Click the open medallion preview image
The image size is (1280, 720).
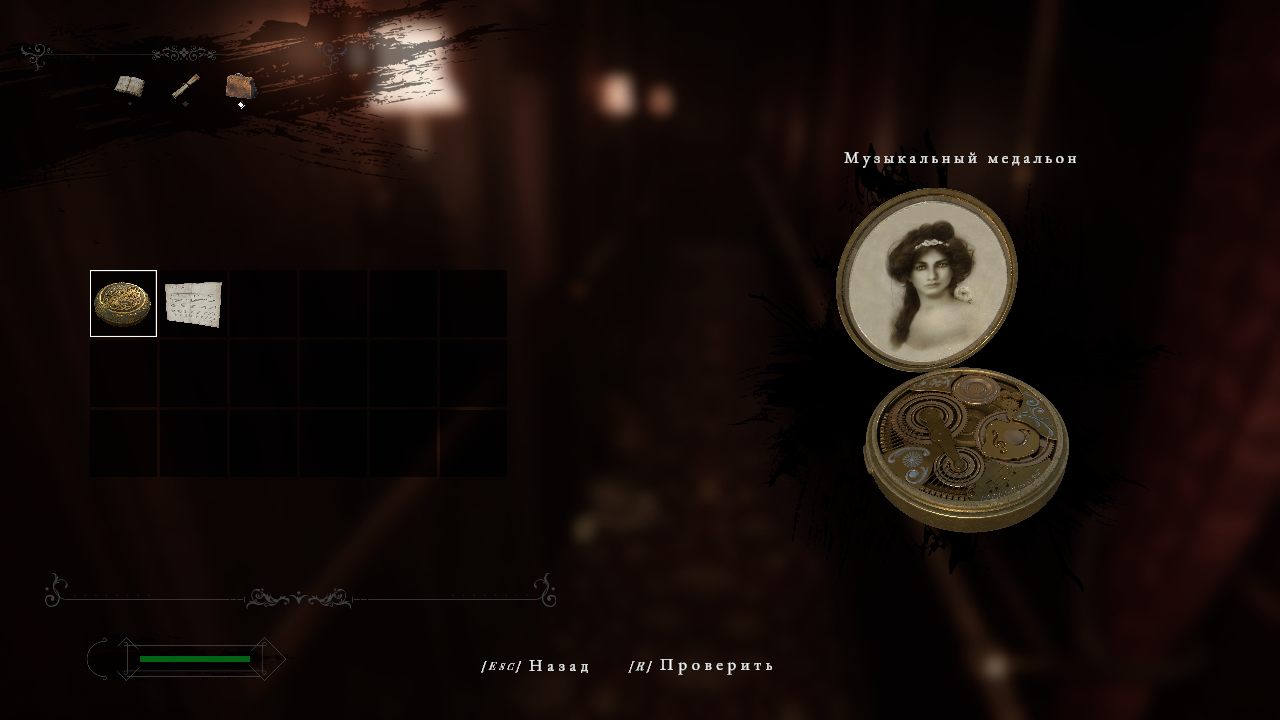[950, 360]
